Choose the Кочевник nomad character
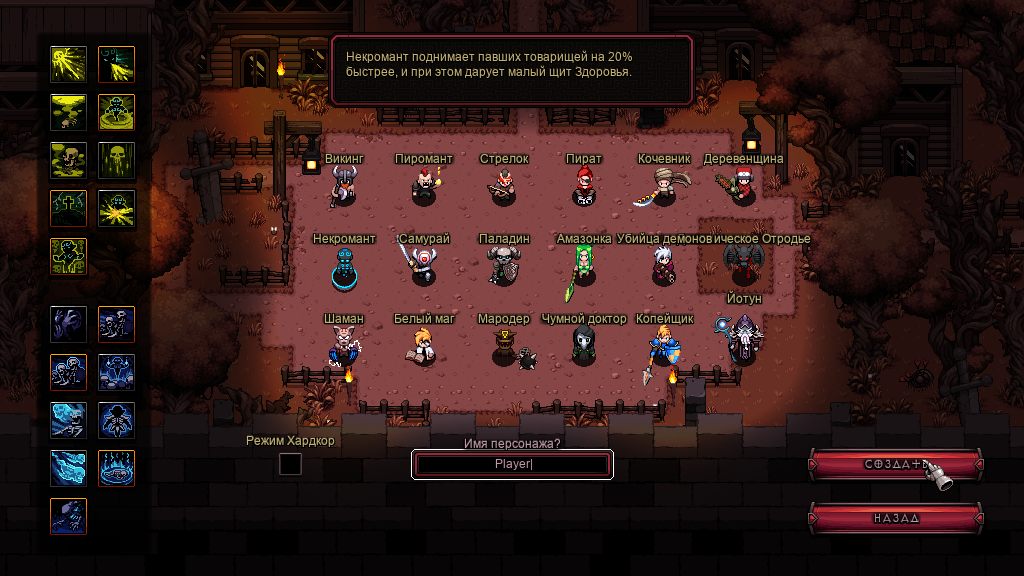 click(x=663, y=187)
